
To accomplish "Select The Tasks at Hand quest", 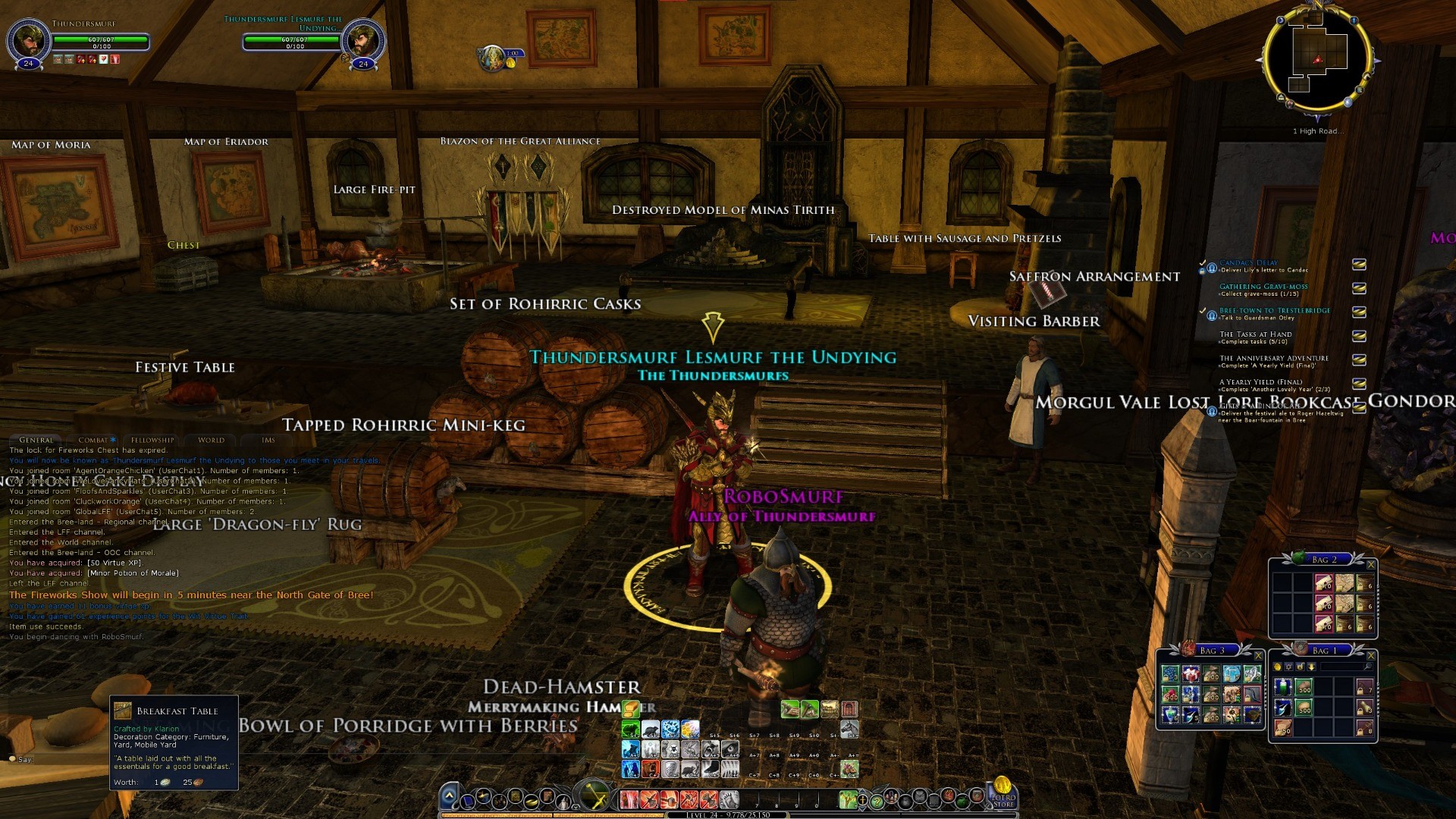I will 1255,334.
